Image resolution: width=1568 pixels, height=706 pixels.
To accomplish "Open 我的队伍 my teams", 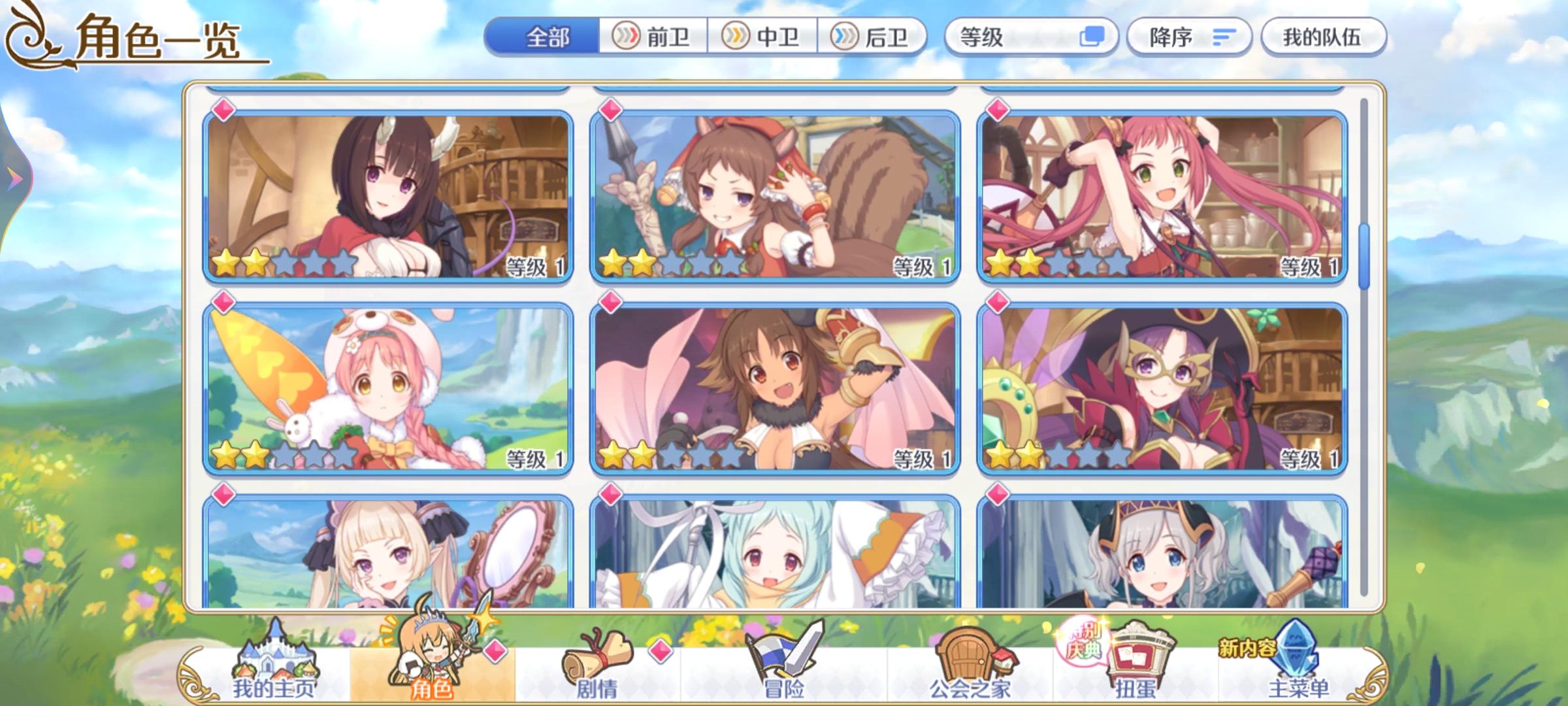I will point(1323,37).
